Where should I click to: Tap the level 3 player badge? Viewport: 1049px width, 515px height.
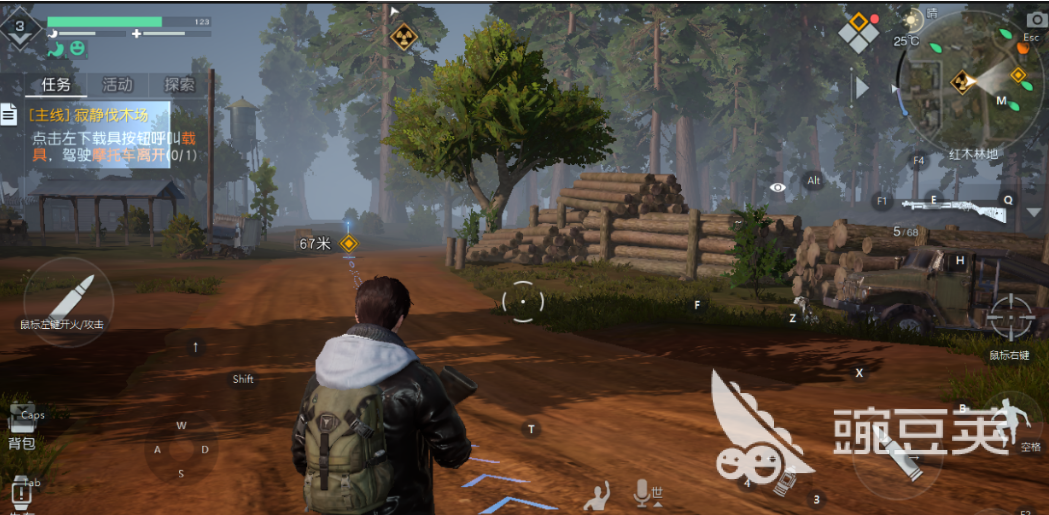(20, 28)
